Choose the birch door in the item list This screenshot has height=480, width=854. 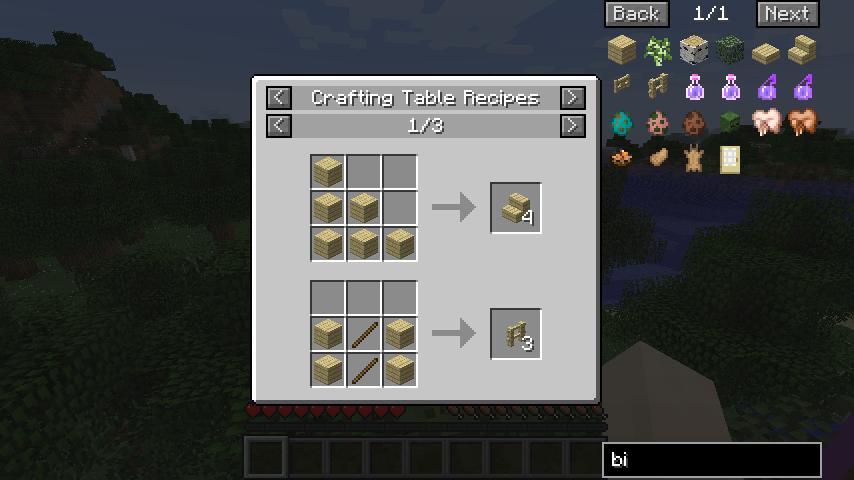point(730,158)
